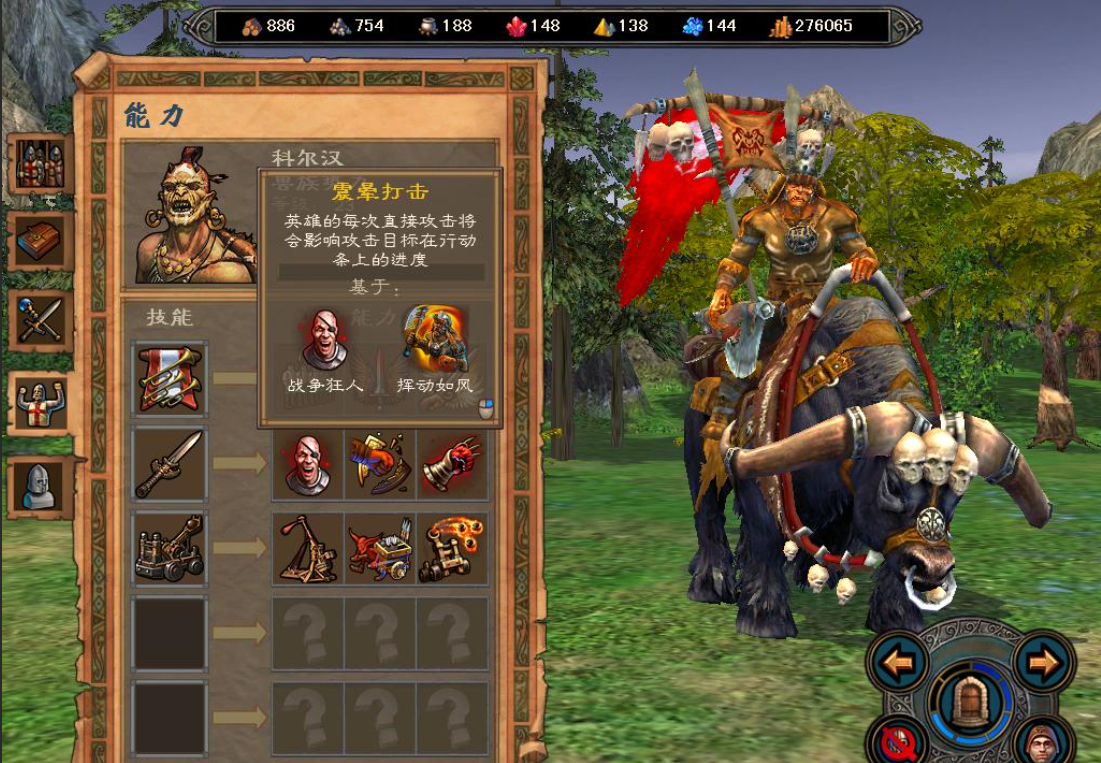The image size is (1101, 763).
Task: Open the knight helmet bust tab
Action: pyautogui.click(x=41, y=486)
